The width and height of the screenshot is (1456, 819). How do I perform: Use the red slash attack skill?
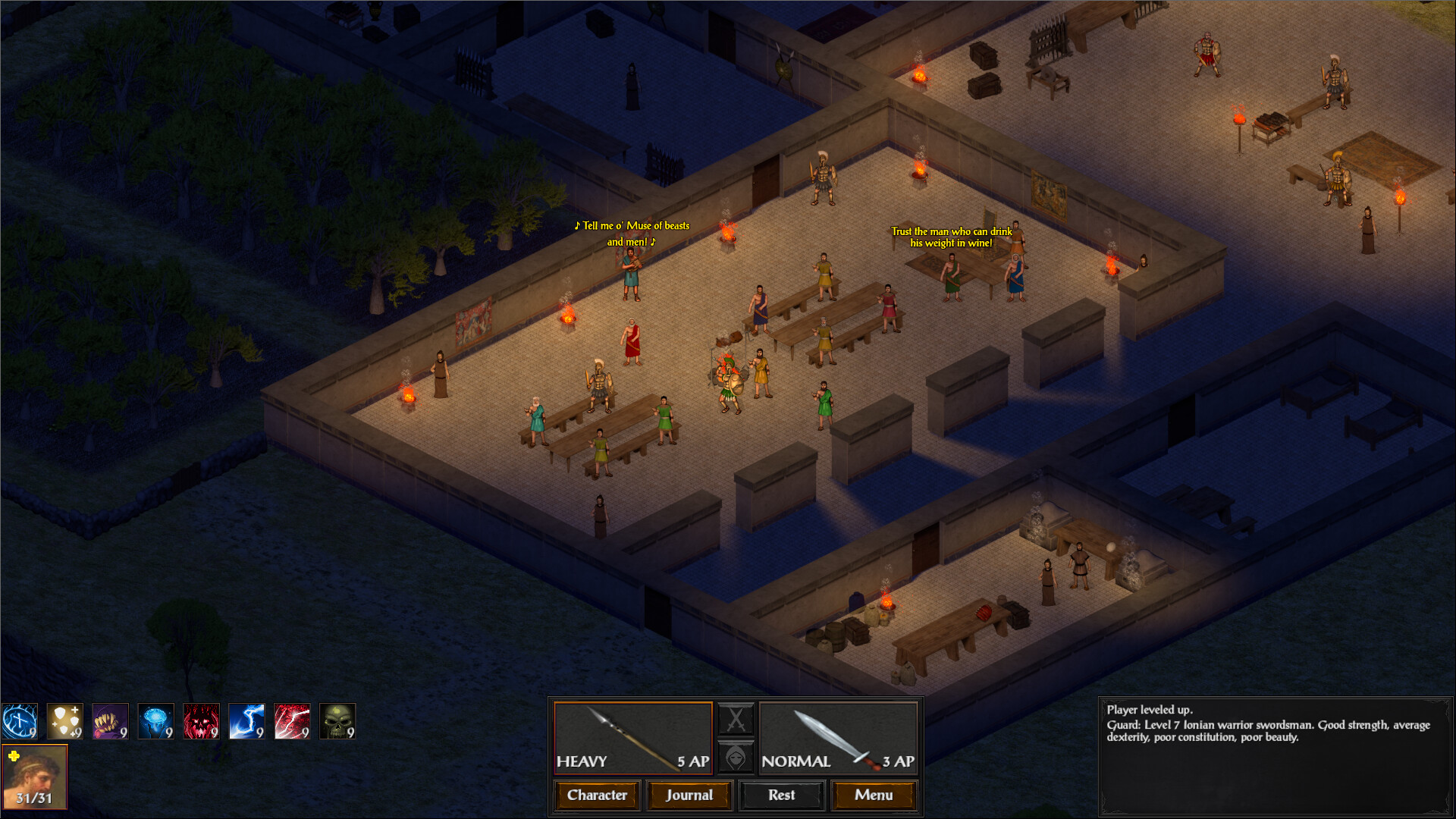tap(291, 721)
